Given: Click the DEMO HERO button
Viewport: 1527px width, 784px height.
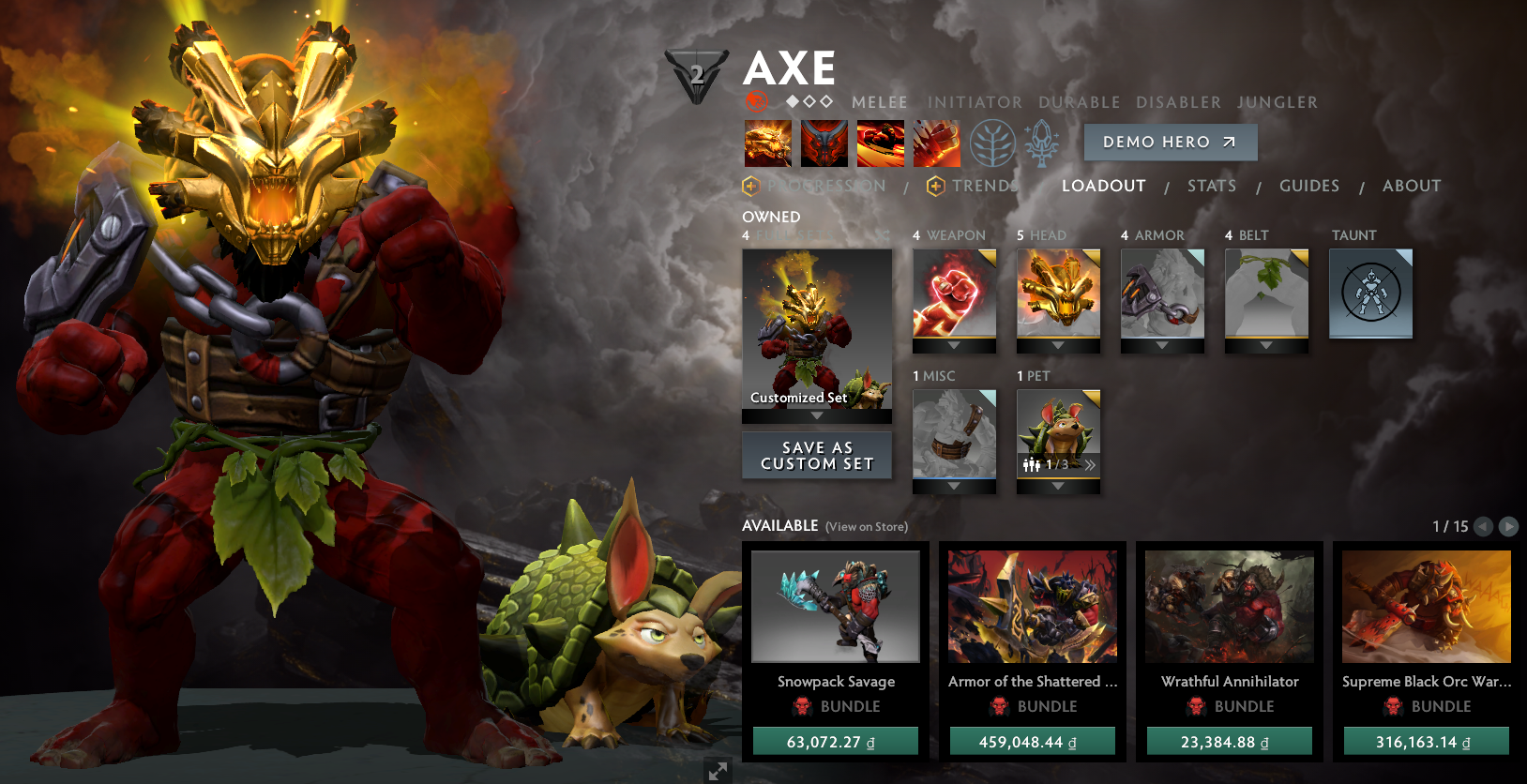Looking at the screenshot, I should (1170, 142).
